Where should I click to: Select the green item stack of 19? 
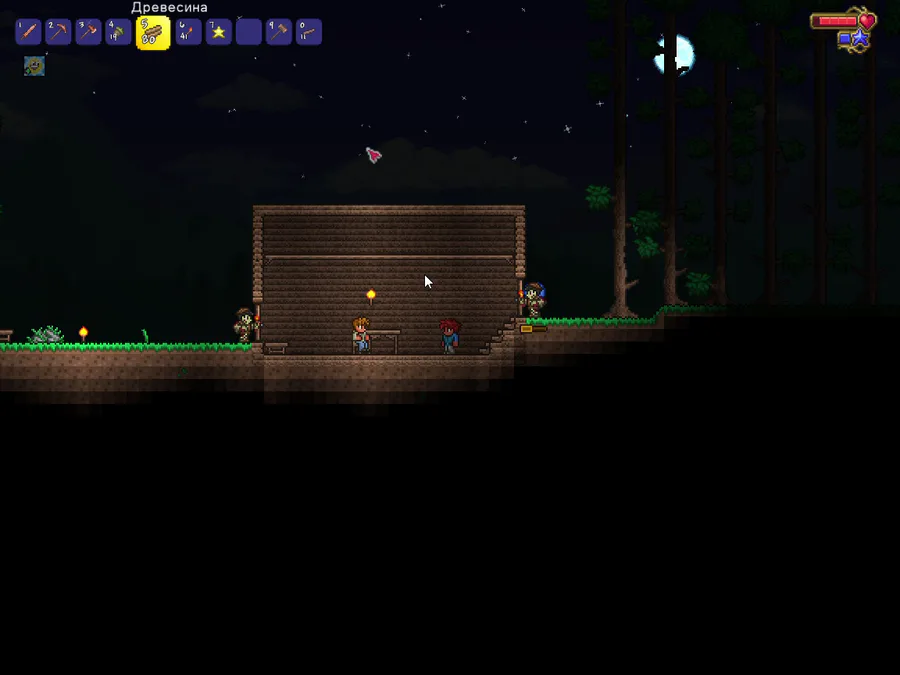coord(119,32)
